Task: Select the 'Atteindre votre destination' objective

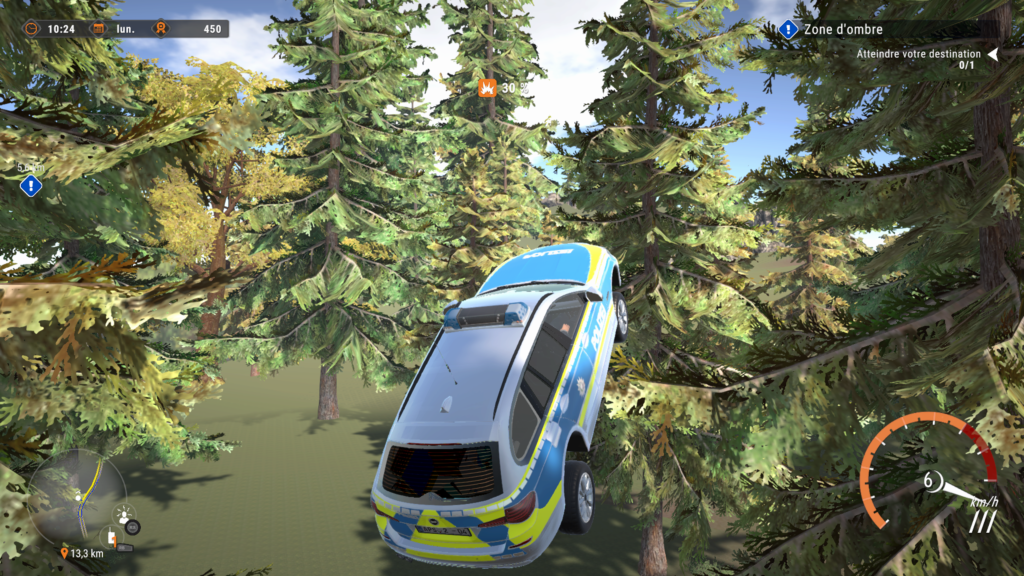Action: 912,54
